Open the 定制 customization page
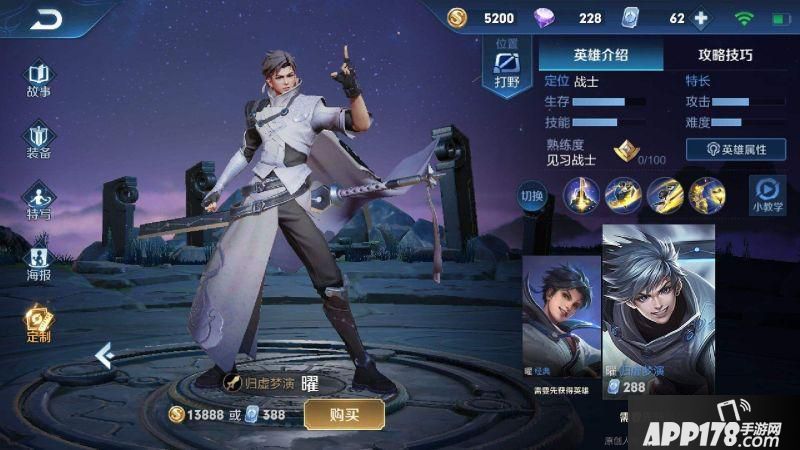 [x=39, y=324]
